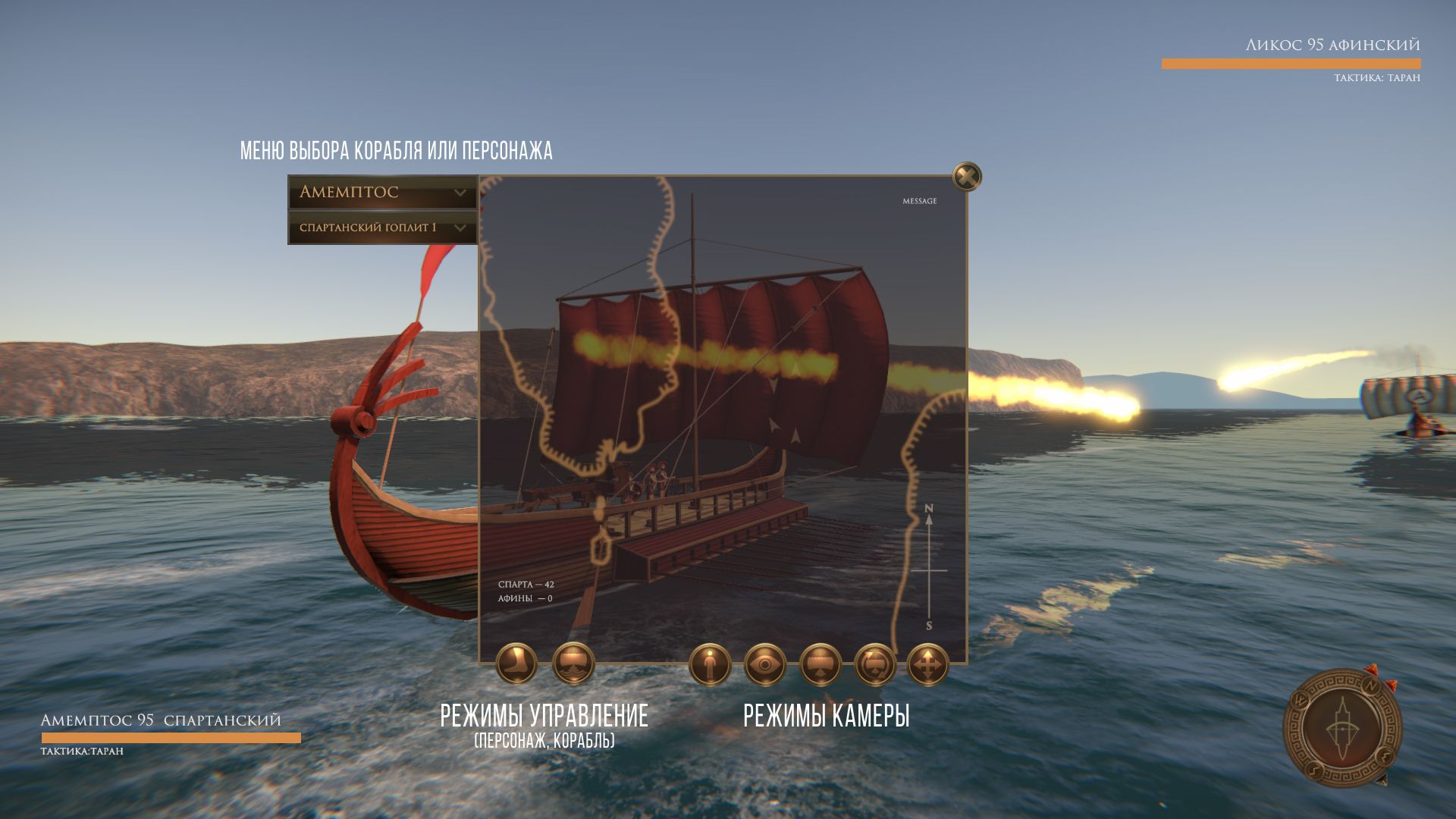
Task: Enable the rotating arrows ship camera mode
Action: (x=874, y=665)
